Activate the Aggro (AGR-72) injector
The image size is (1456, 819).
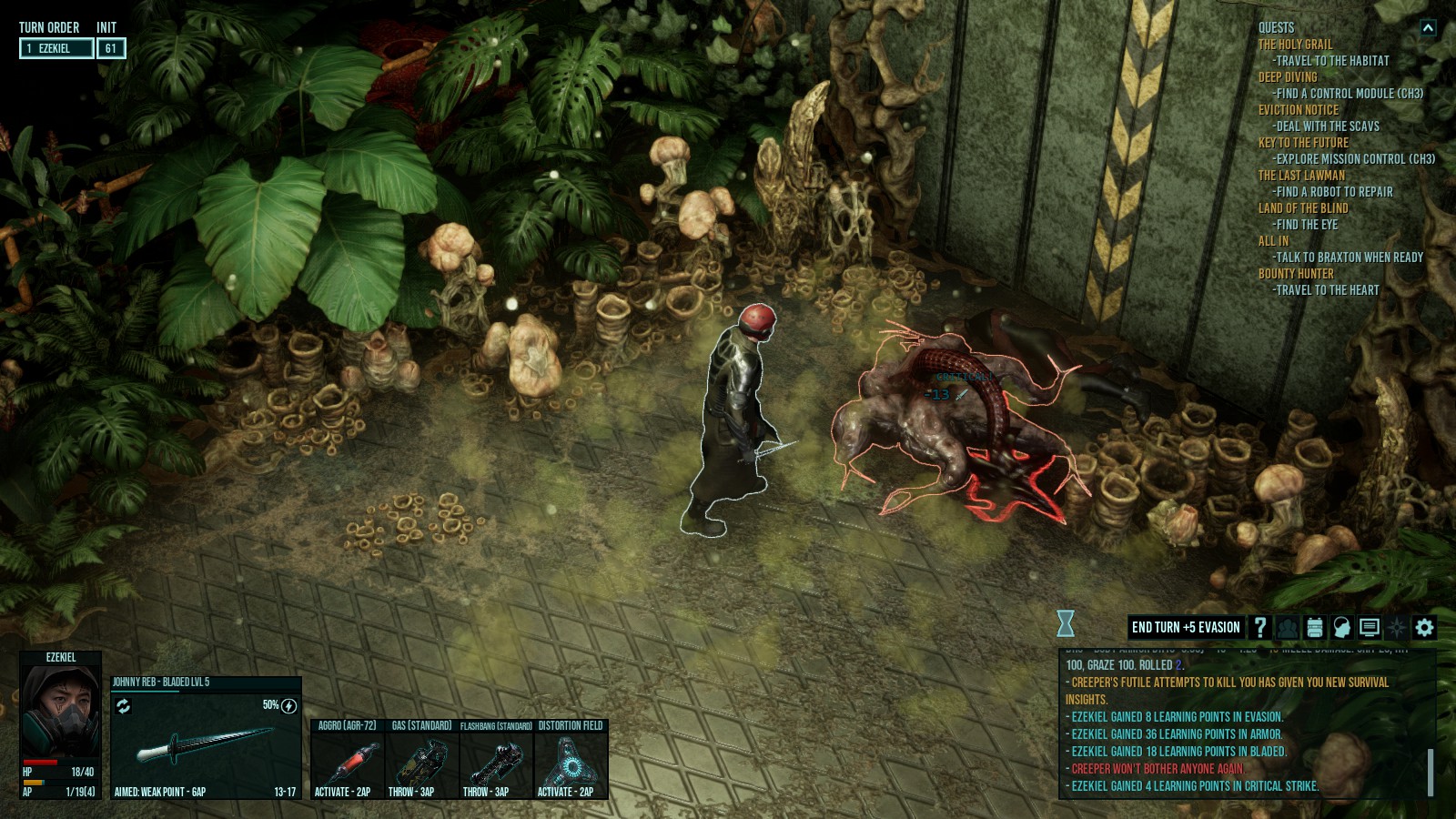347,759
